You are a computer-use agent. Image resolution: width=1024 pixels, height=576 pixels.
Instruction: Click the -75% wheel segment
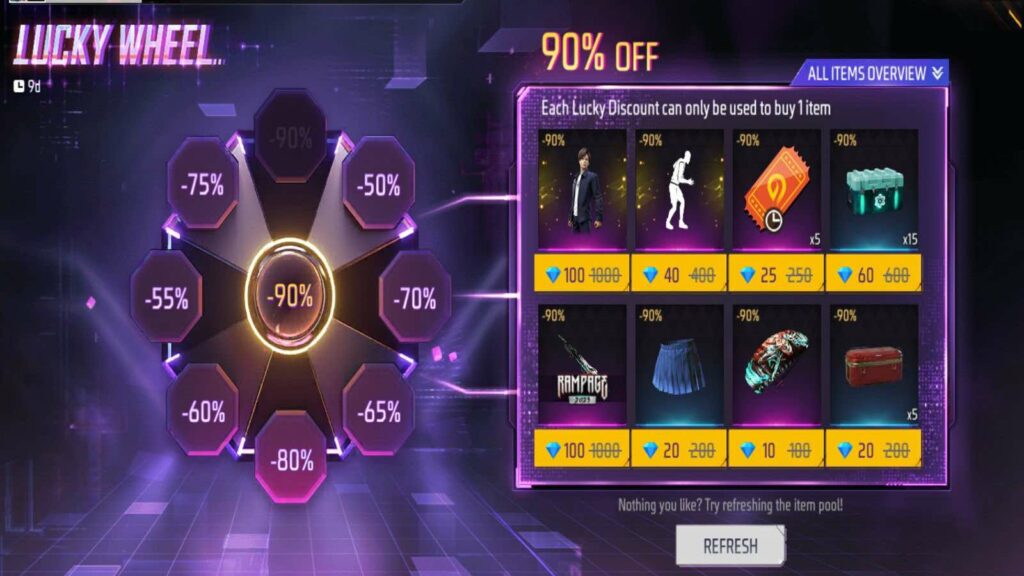pos(203,184)
